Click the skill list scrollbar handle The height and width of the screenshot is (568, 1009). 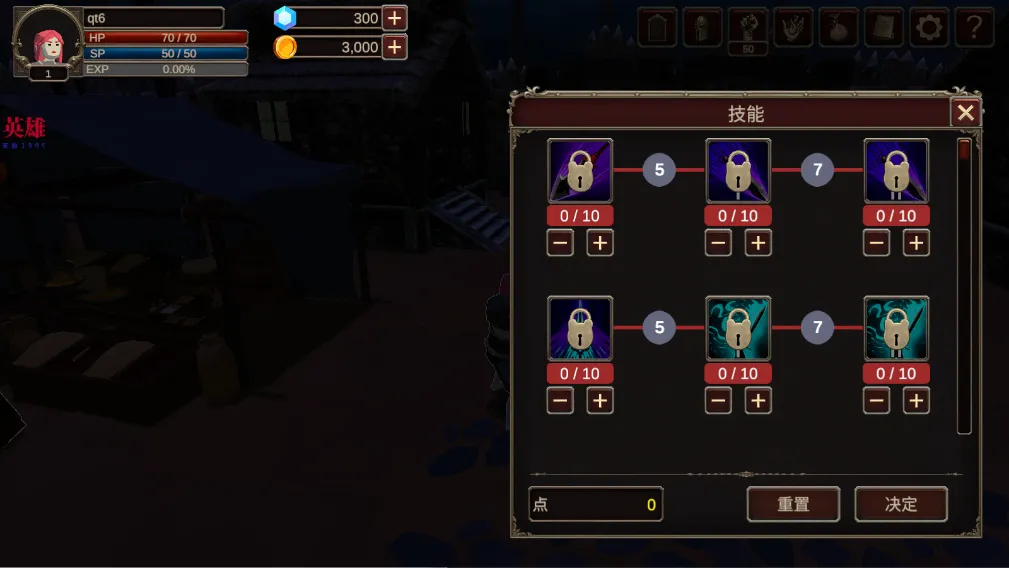(x=964, y=152)
